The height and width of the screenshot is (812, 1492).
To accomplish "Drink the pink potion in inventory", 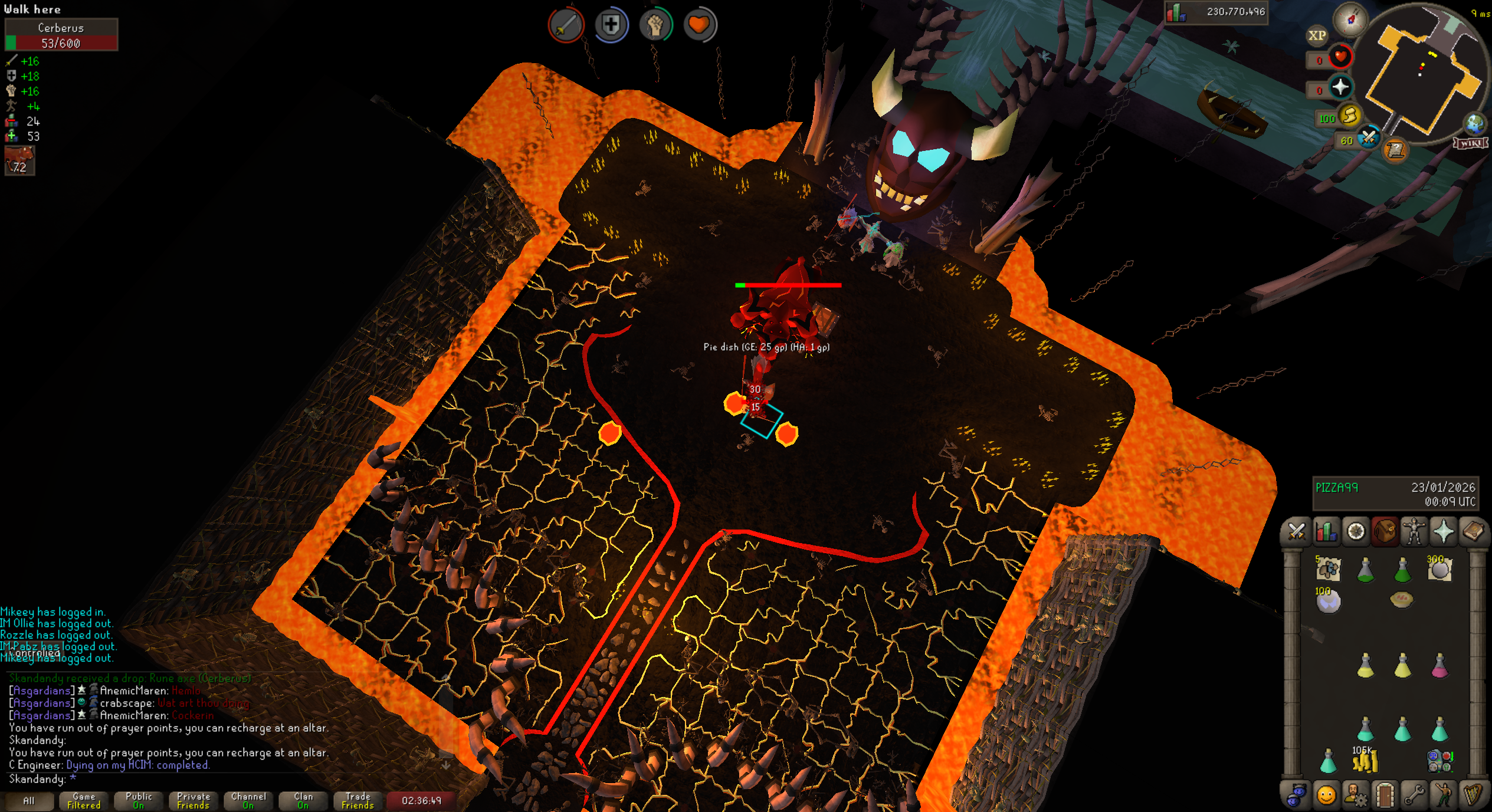I will (1439, 666).
